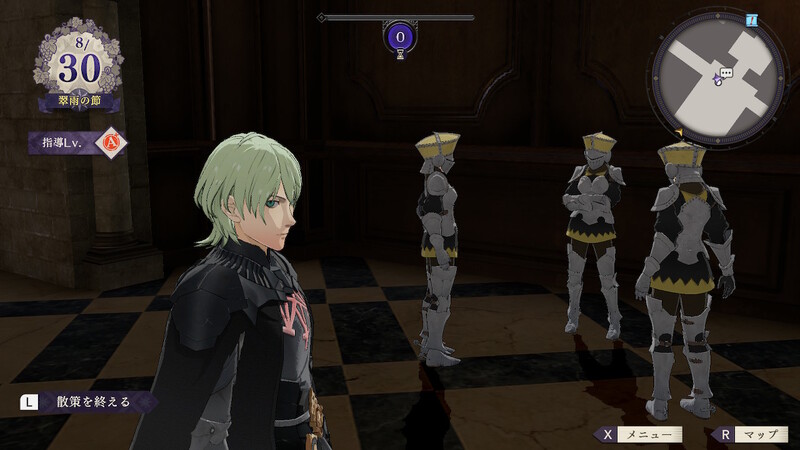Viewport: 800px width, 450px height.
Task: Open the マップ map button
Action: click(750, 435)
